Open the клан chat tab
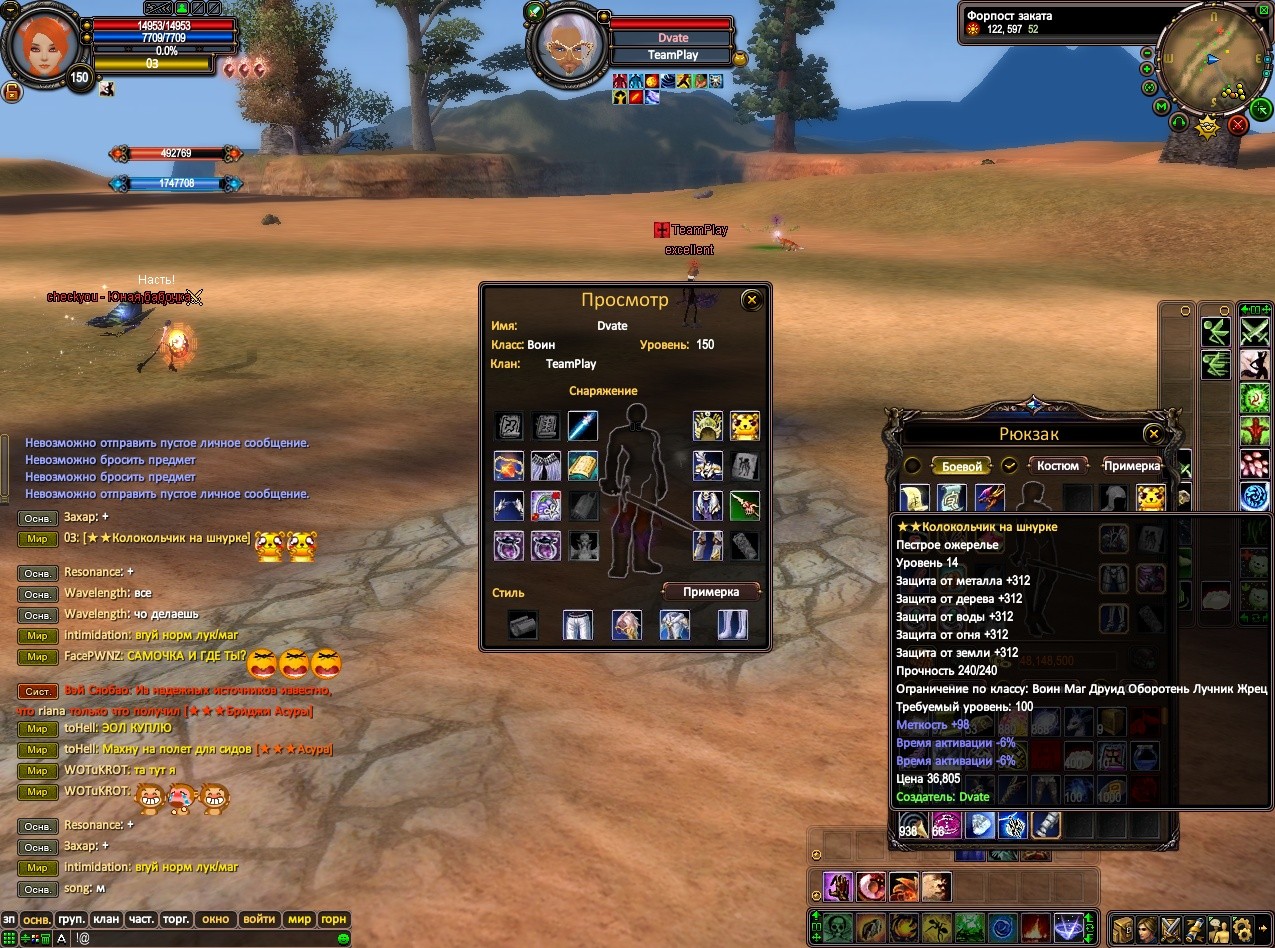Image resolution: width=1275 pixels, height=948 pixels. pyautogui.click(x=106, y=919)
